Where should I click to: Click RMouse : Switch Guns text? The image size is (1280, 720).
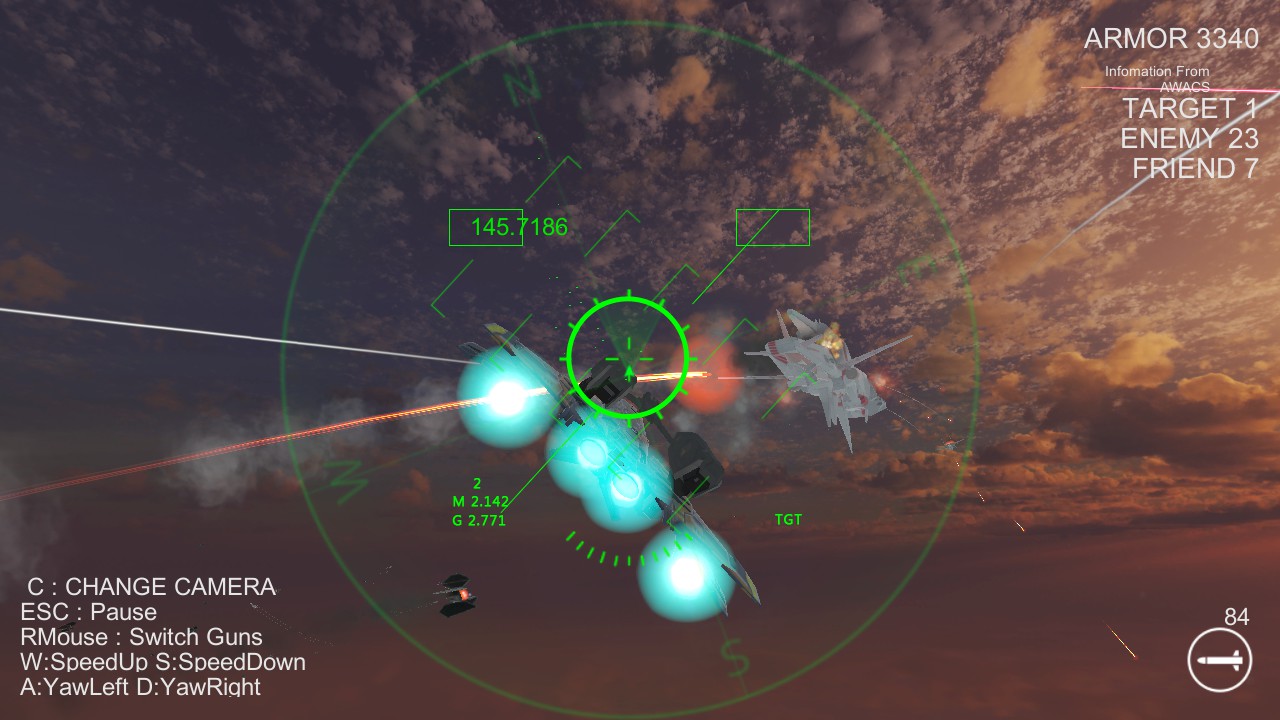click(141, 637)
